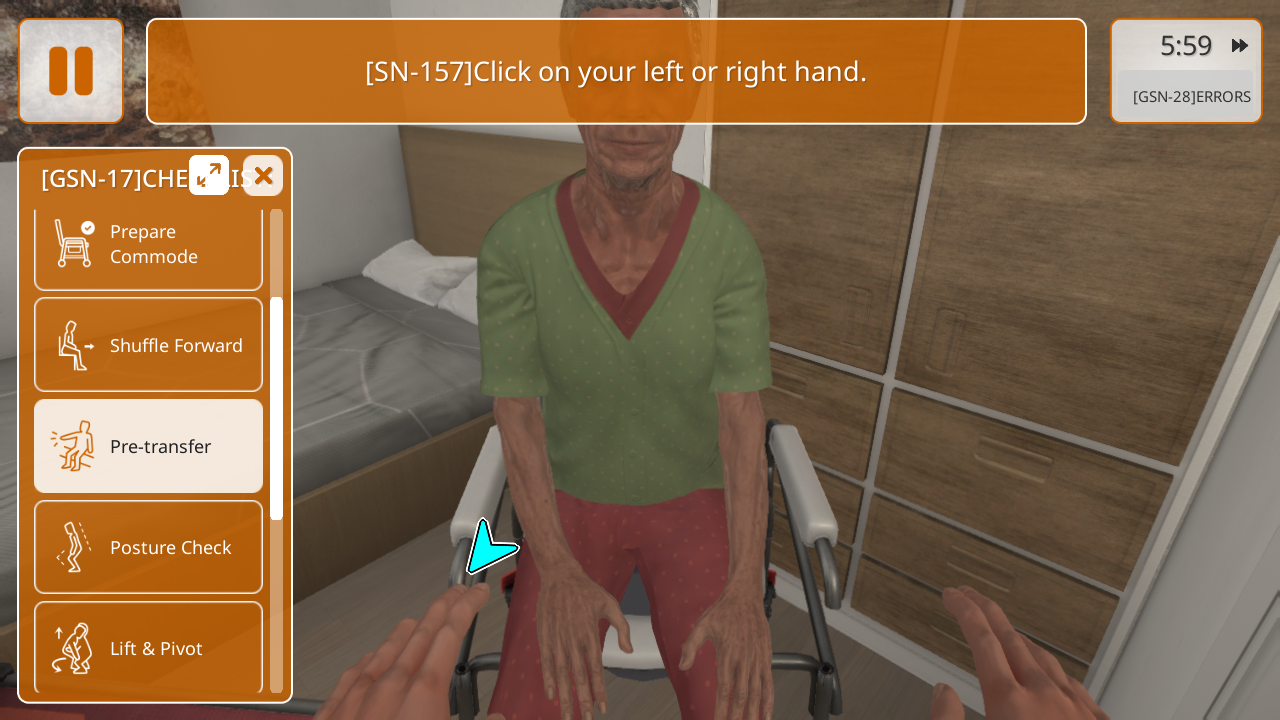This screenshot has width=1280, height=720.
Task: Select the Prepare Commode checklist step
Action: [x=148, y=246]
